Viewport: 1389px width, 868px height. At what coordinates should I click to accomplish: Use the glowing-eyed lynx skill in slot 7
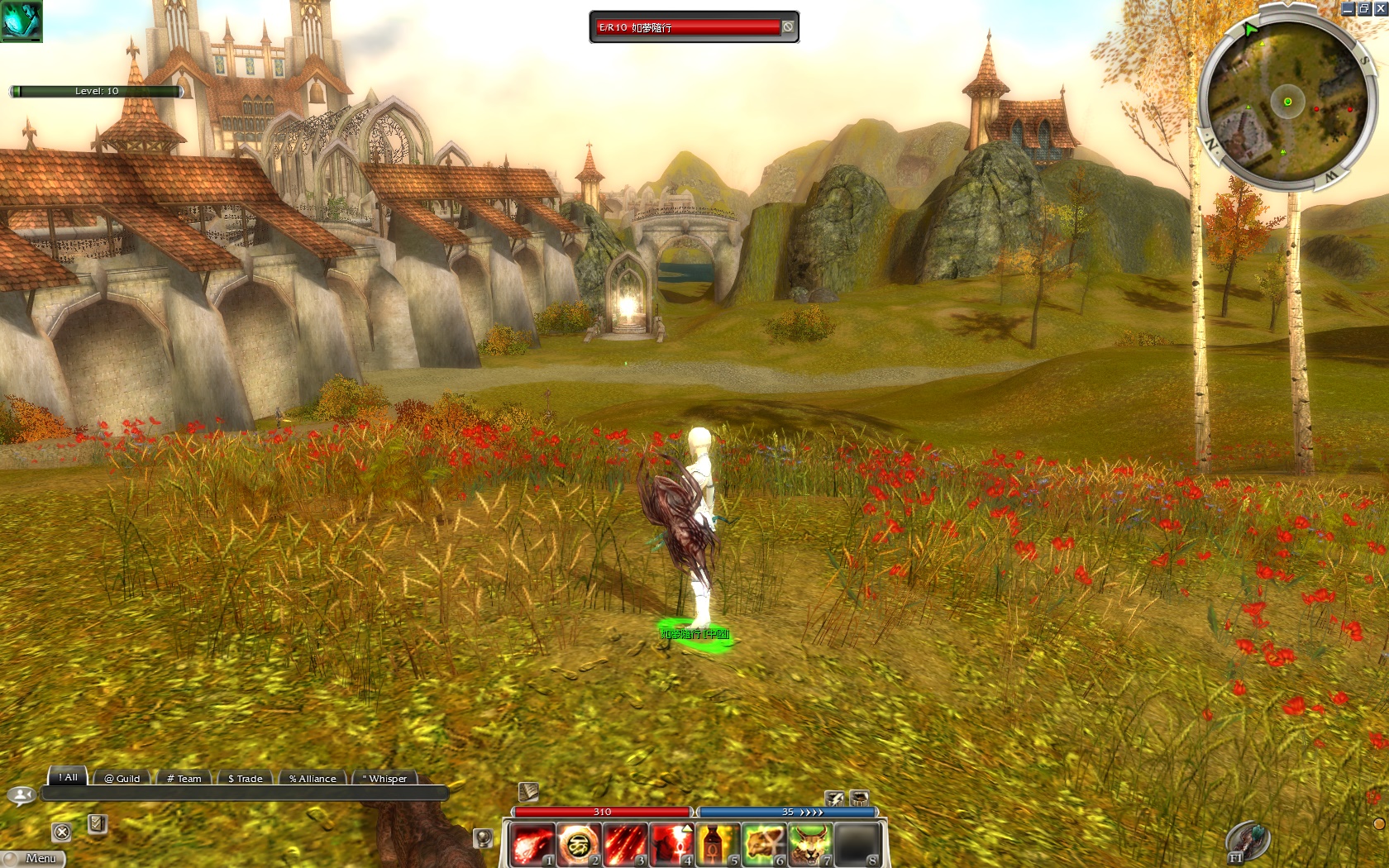tap(809, 844)
